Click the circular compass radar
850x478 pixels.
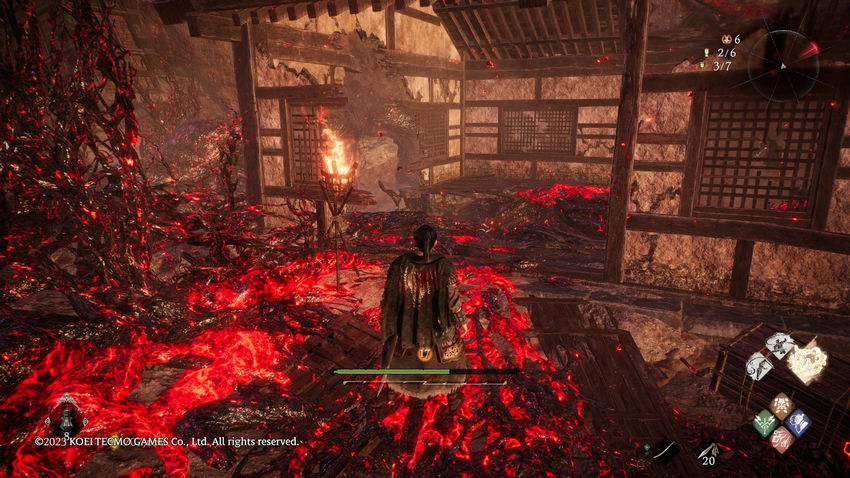783,64
